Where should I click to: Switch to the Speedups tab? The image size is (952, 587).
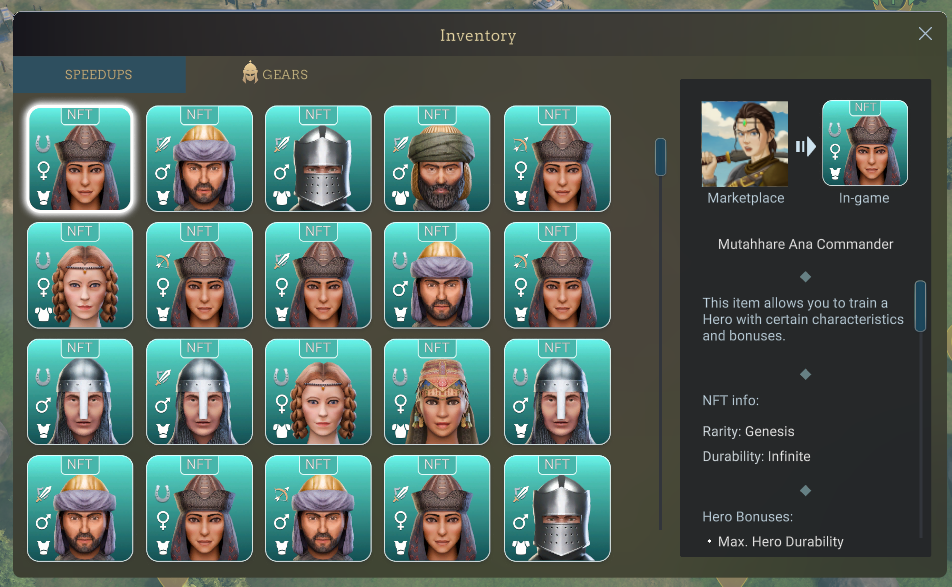(x=99, y=75)
